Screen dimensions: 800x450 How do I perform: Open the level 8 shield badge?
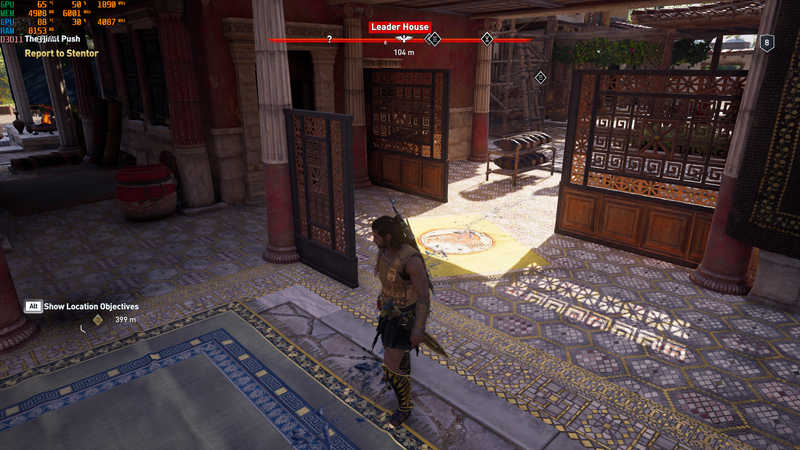[x=767, y=43]
